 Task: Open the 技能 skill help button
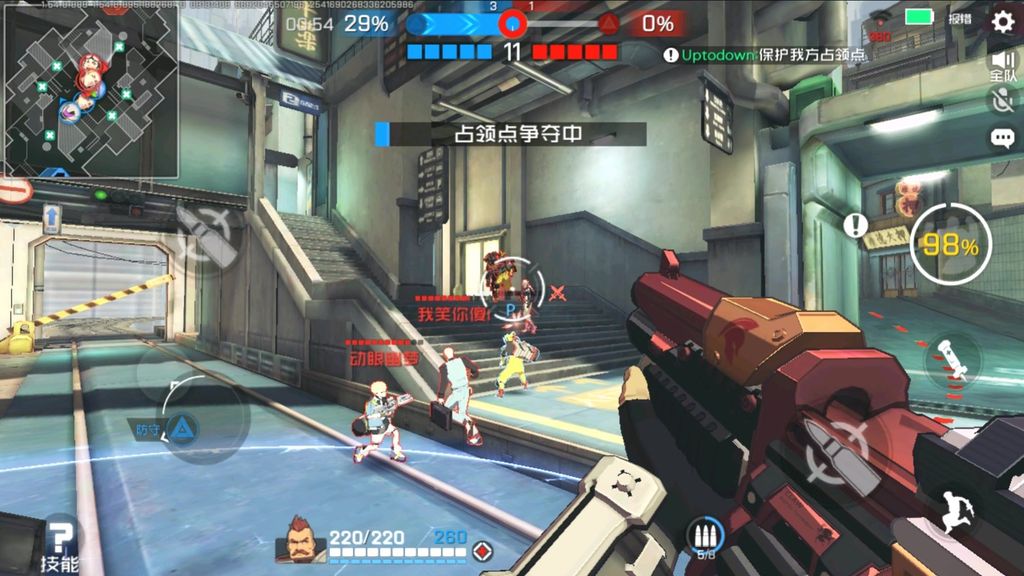pos(61,546)
